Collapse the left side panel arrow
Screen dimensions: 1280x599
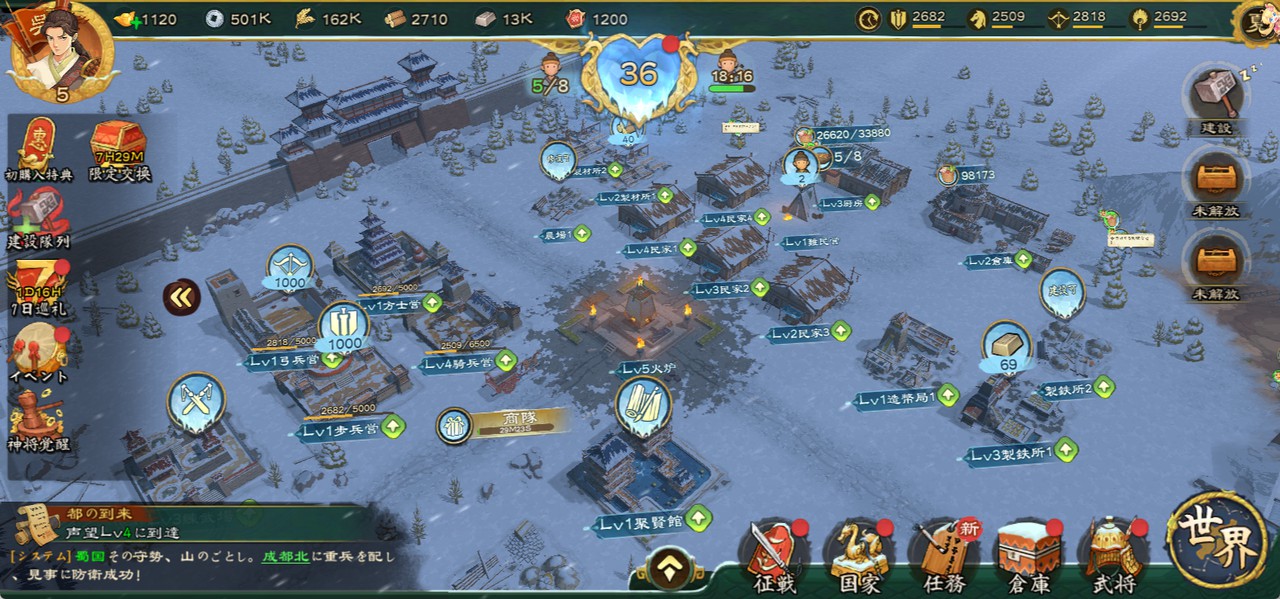[x=181, y=296]
